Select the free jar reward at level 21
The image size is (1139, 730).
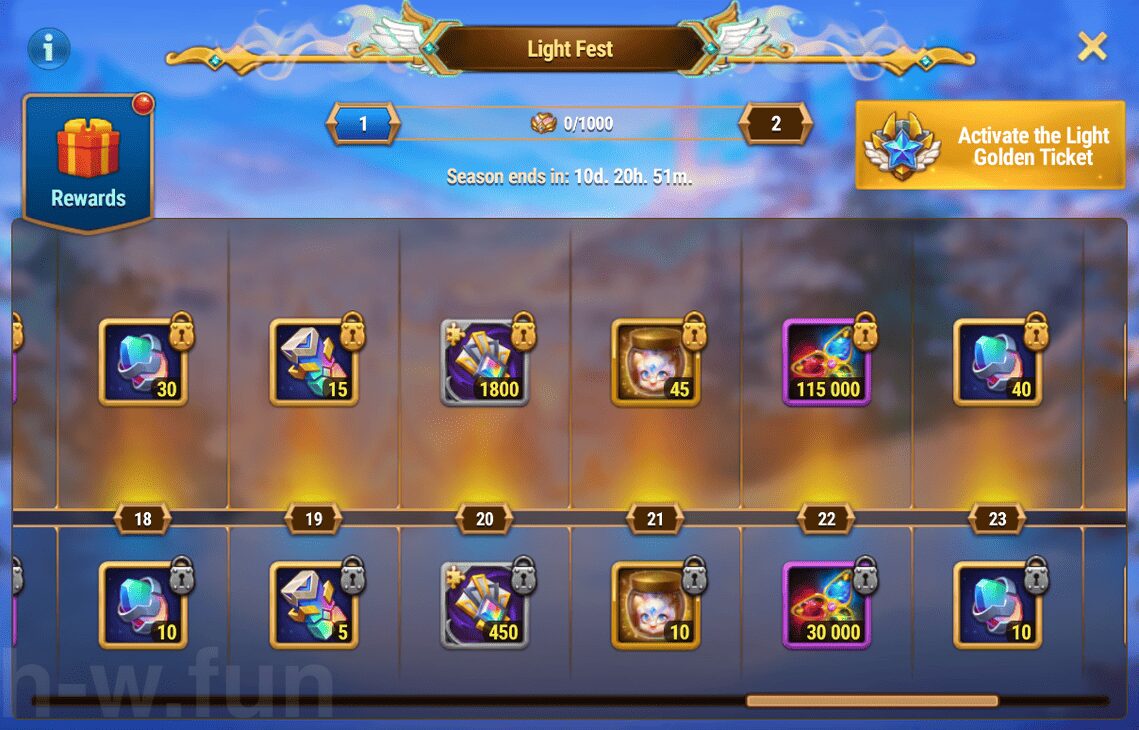(656, 604)
